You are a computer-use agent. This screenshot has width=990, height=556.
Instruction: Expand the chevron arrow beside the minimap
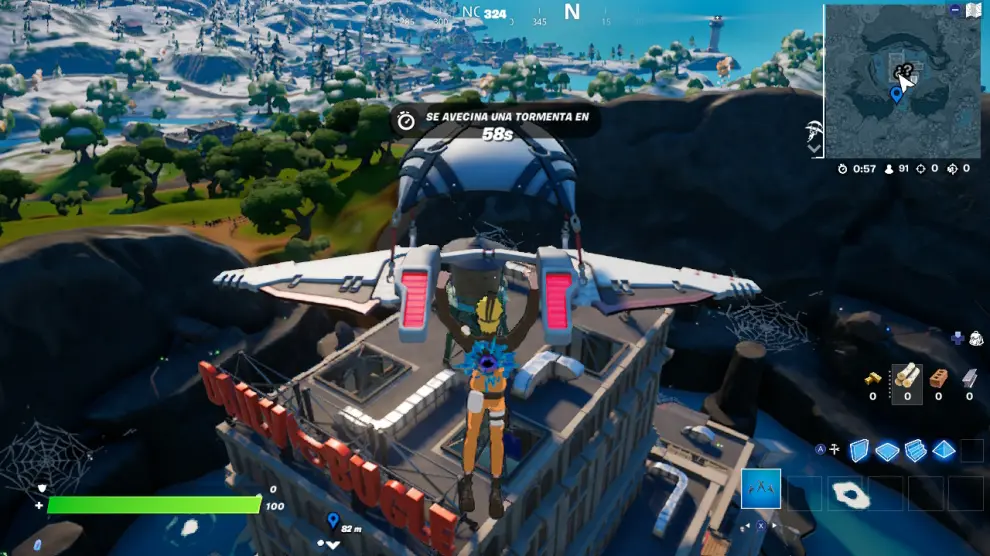pyautogui.click(x=815, y=148)
